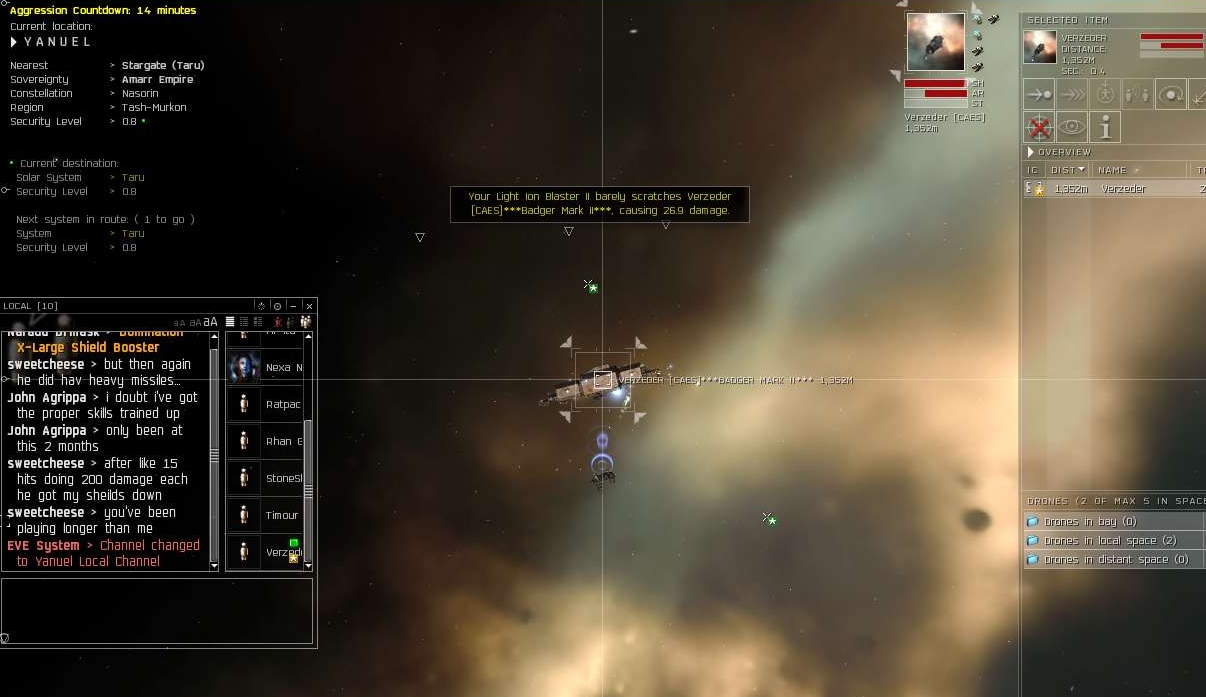This screenshot has width=1206, height=697.
Task: Sort the overview by the Dist column
Action: [1069, 170]
